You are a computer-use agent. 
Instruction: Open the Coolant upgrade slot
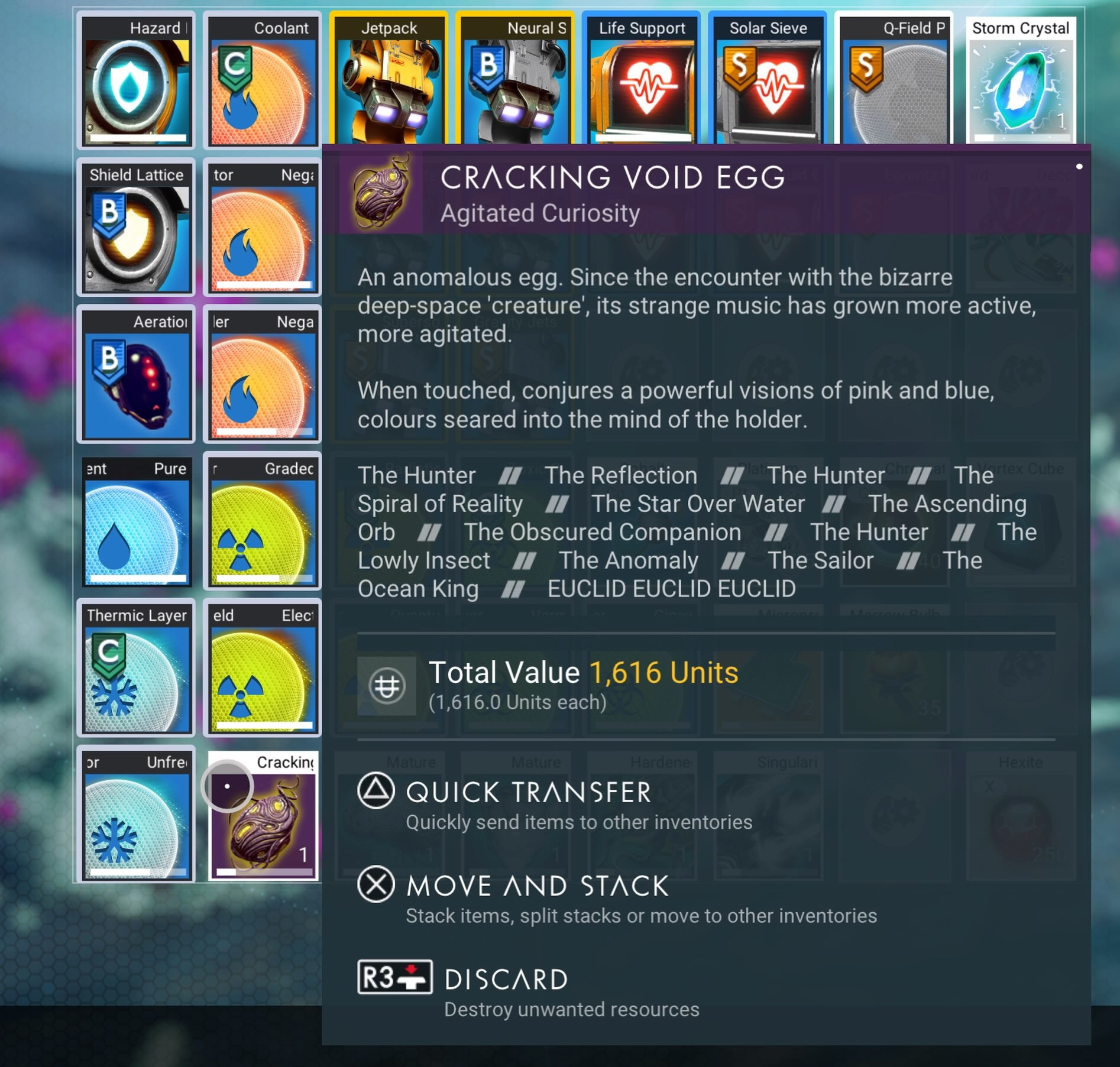click(262, 80)
